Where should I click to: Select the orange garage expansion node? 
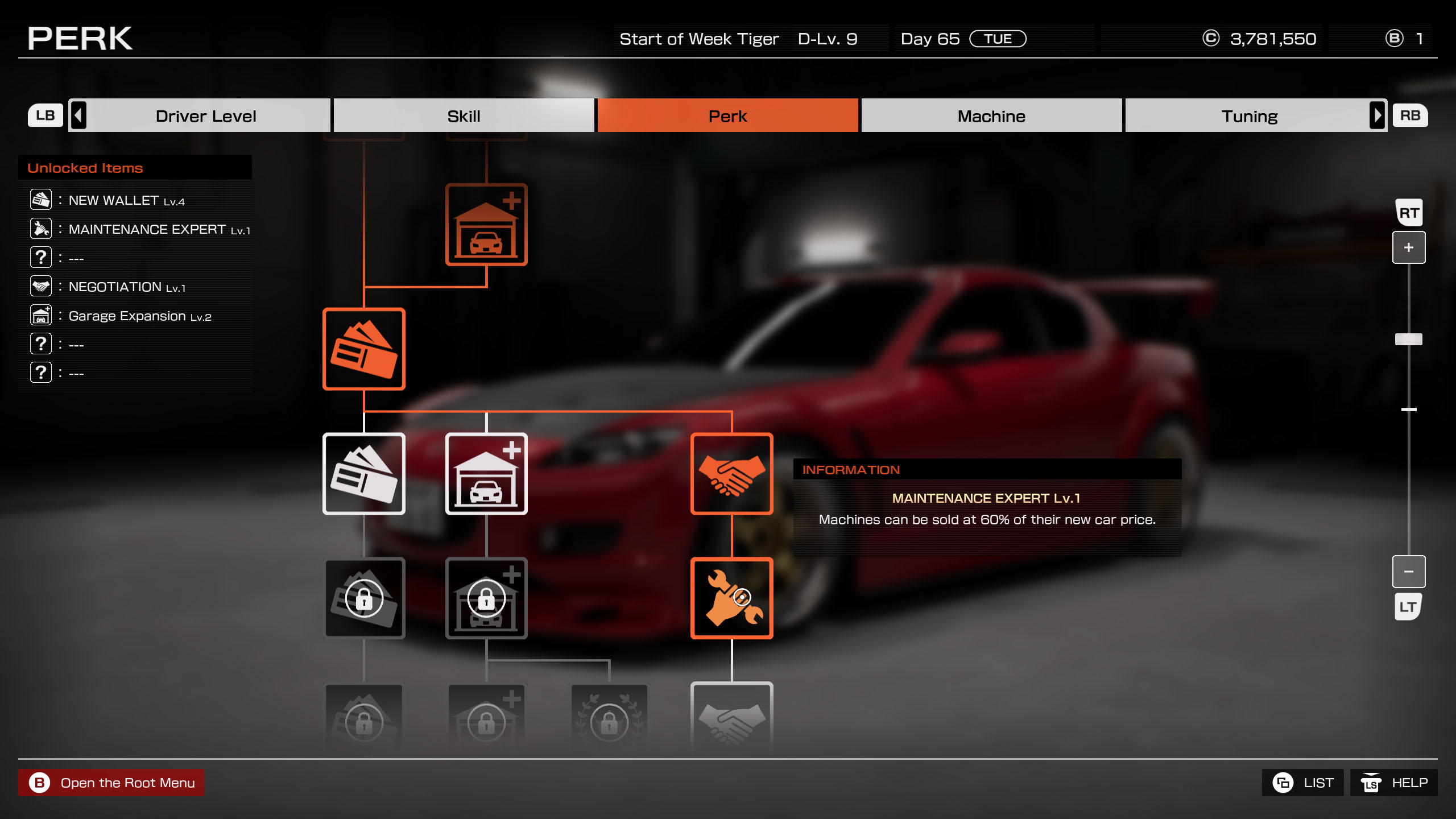tap(486, 225)
